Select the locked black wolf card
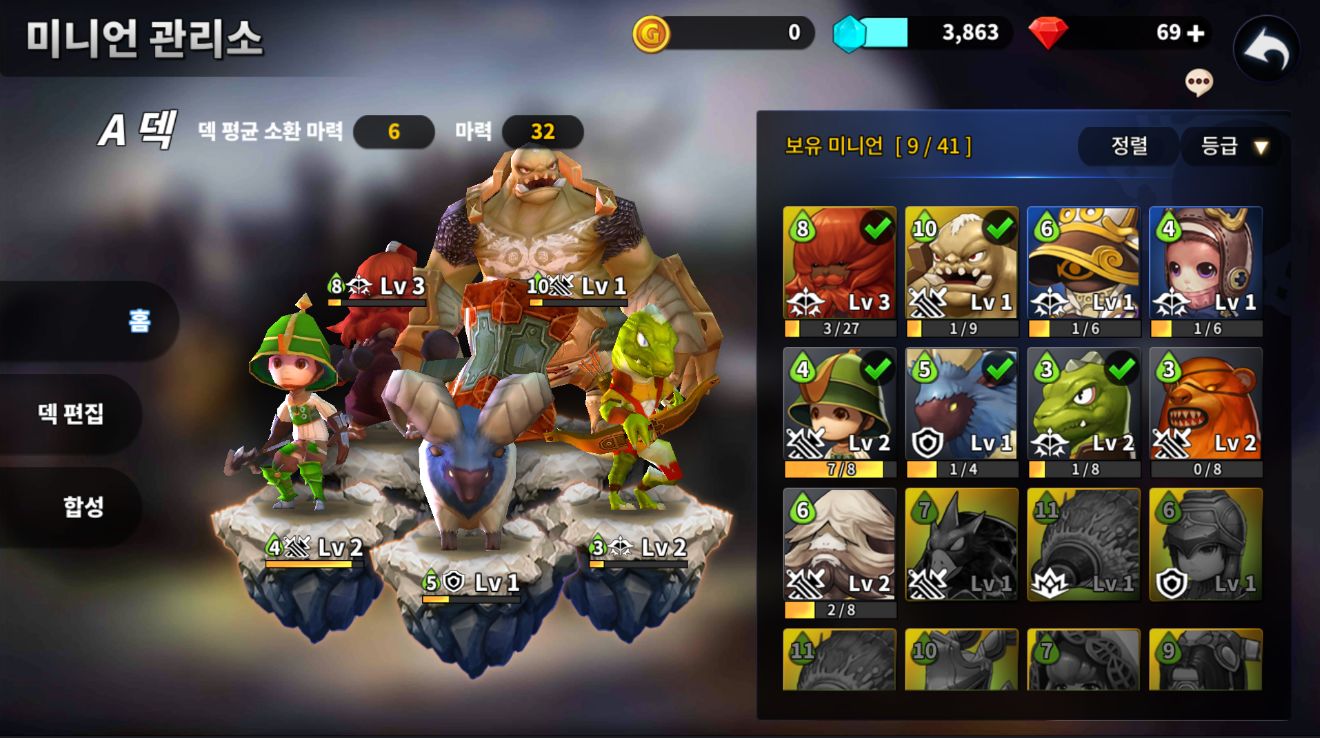The height and width of the screenshot is (738, 1320). tap(961, 544)
